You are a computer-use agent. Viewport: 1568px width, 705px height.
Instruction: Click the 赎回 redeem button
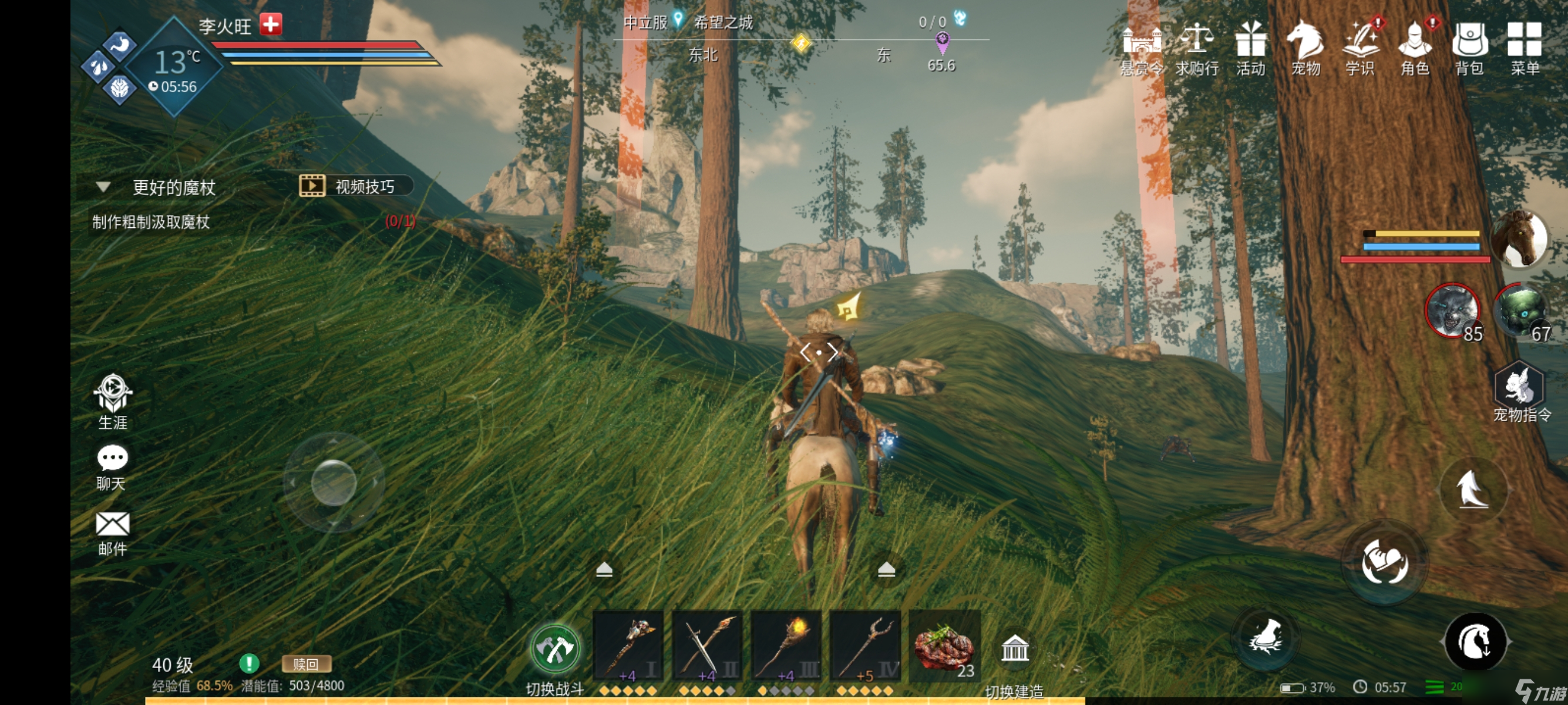tap(306, 664)
